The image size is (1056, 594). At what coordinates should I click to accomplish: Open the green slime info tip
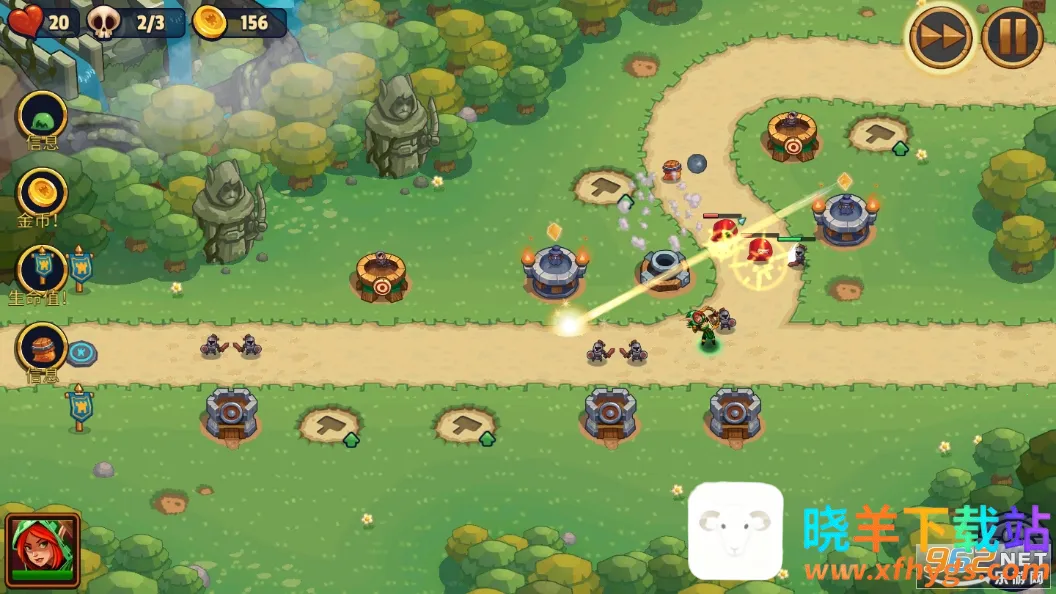(42, 115)
